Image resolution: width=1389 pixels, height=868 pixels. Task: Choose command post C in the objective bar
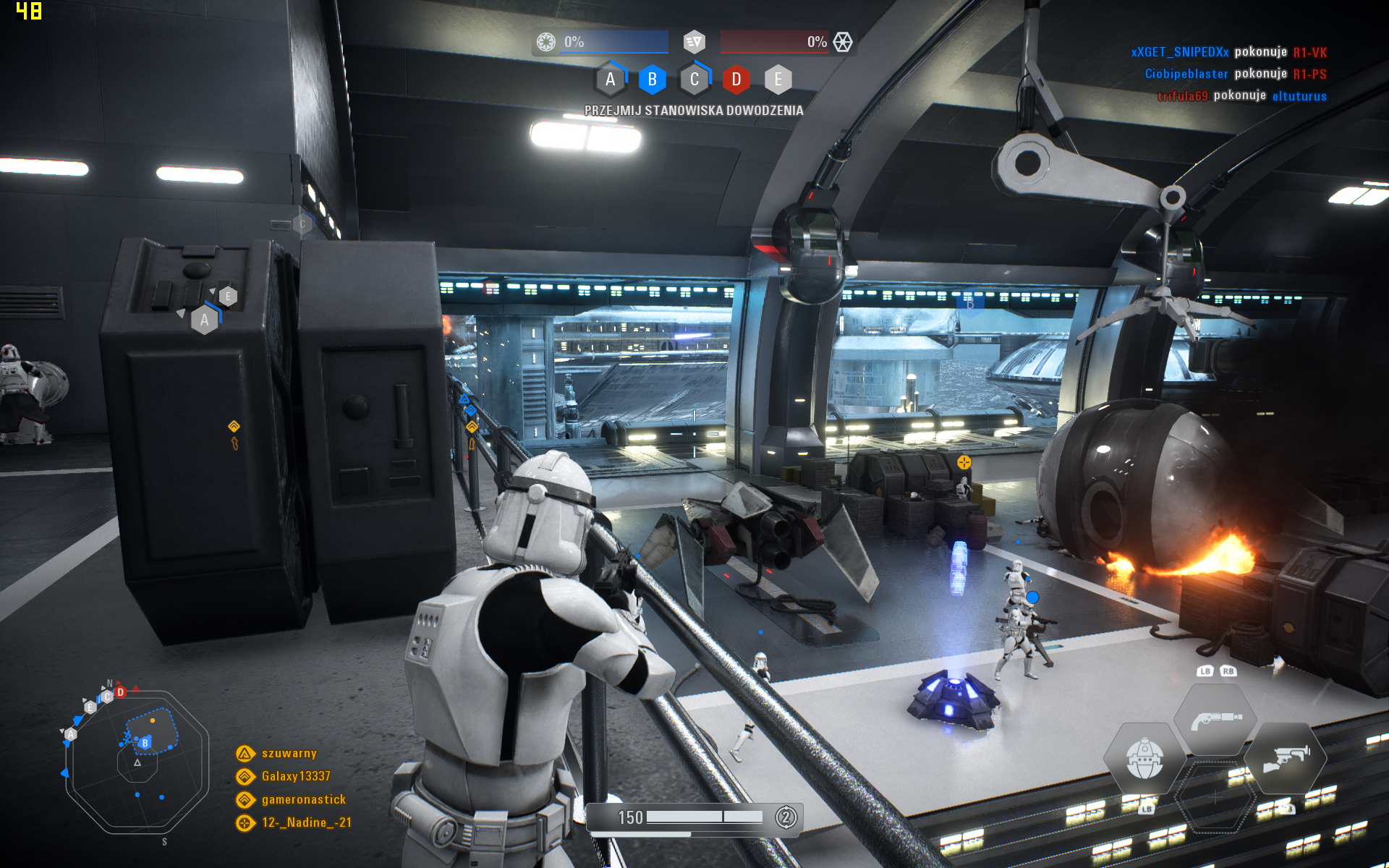tap(694, 80)
